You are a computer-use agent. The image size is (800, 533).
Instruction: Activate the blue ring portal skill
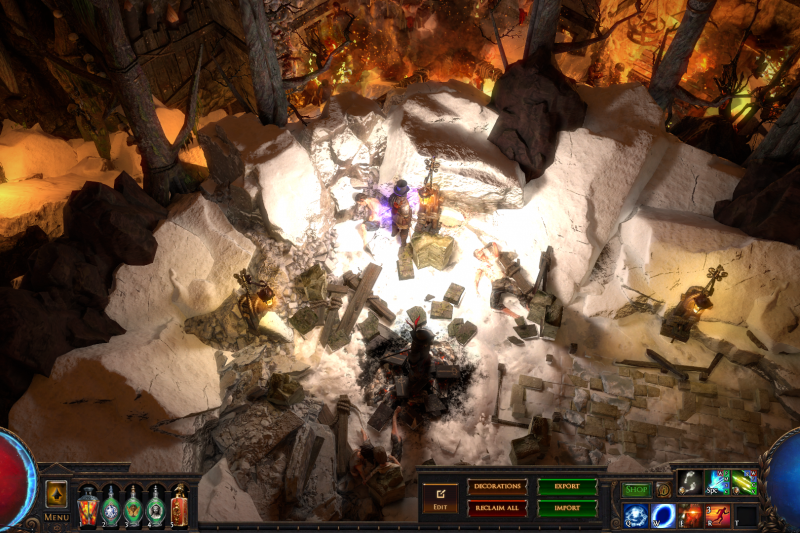[x=663, y=515]
